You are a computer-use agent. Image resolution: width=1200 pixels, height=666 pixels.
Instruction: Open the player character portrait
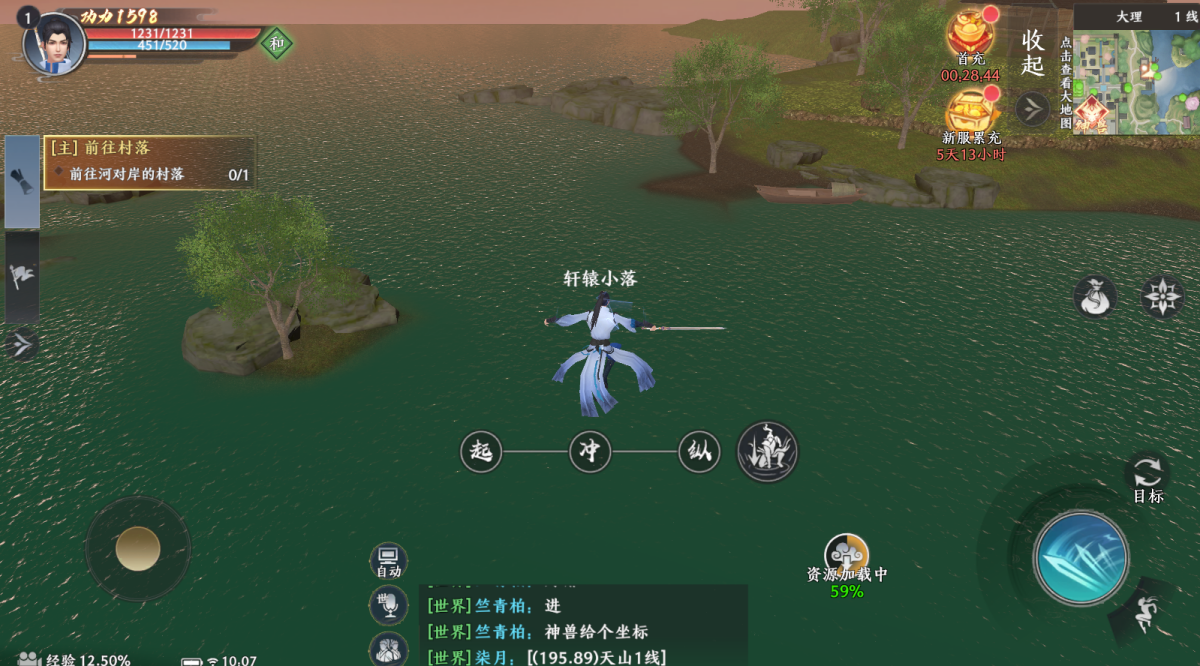pyautogui.click(x=52, y=44)
